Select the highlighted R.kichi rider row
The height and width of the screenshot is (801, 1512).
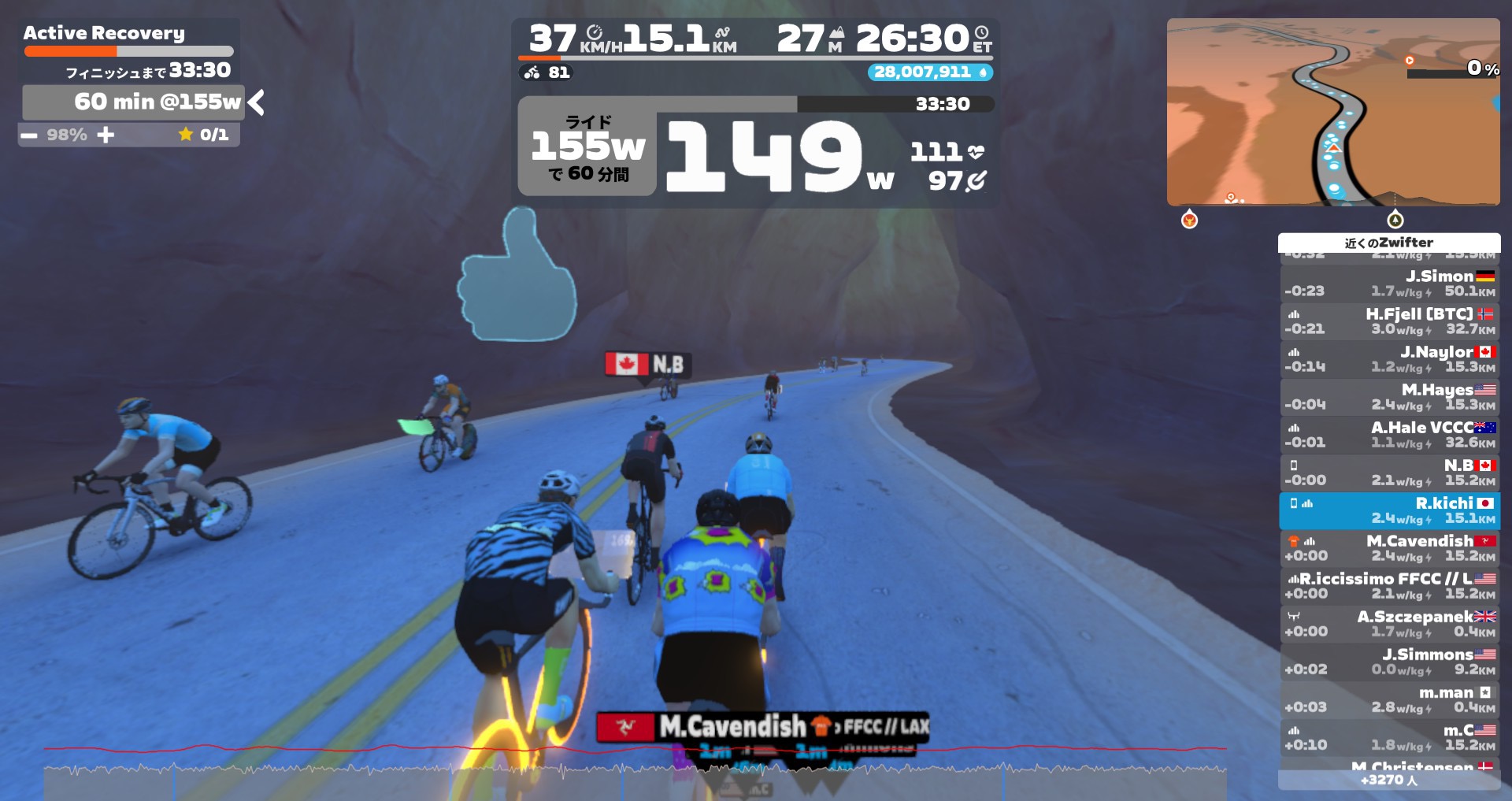coord(1389,510)
